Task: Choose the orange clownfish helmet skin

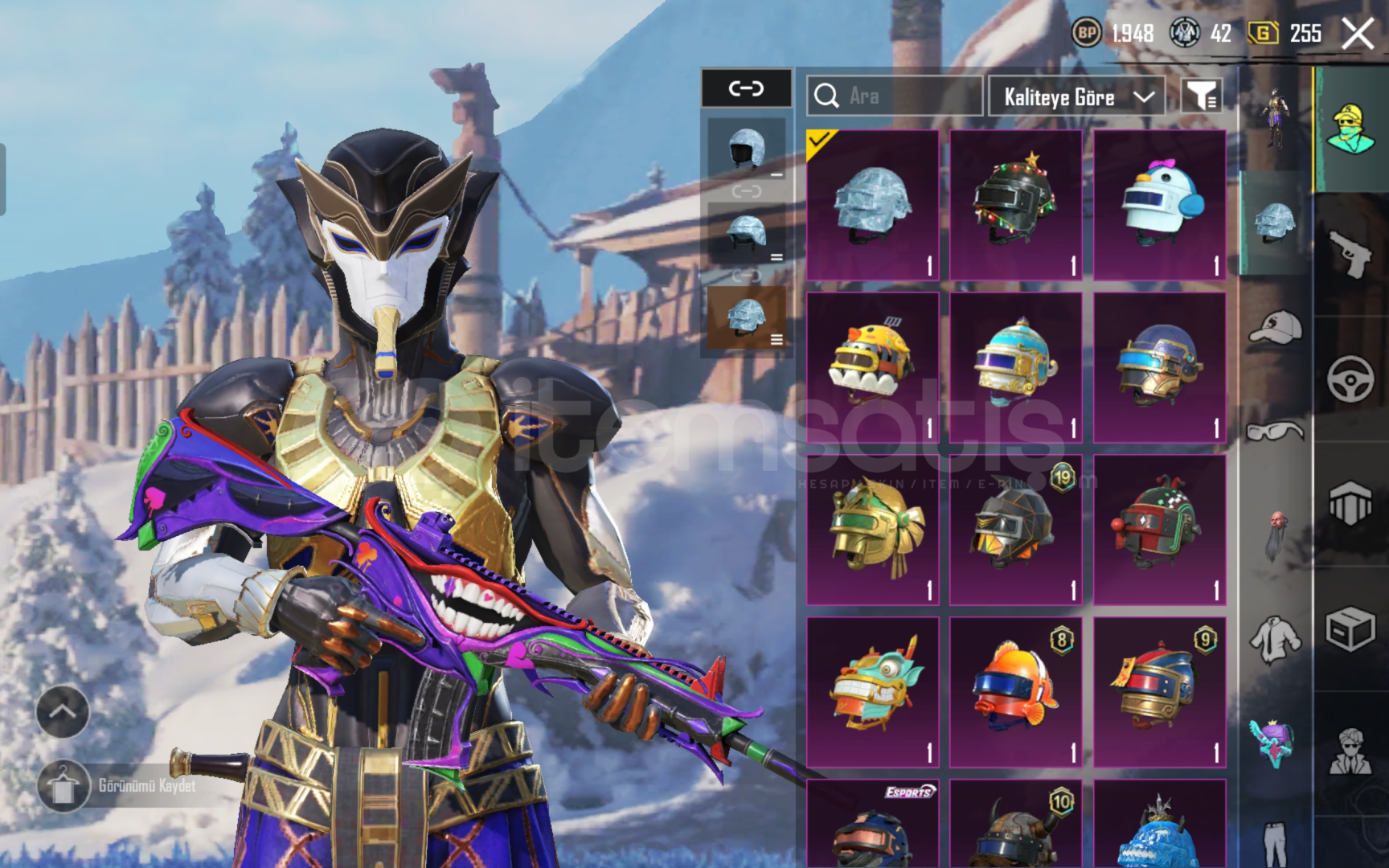Action: pos(1015,692)
